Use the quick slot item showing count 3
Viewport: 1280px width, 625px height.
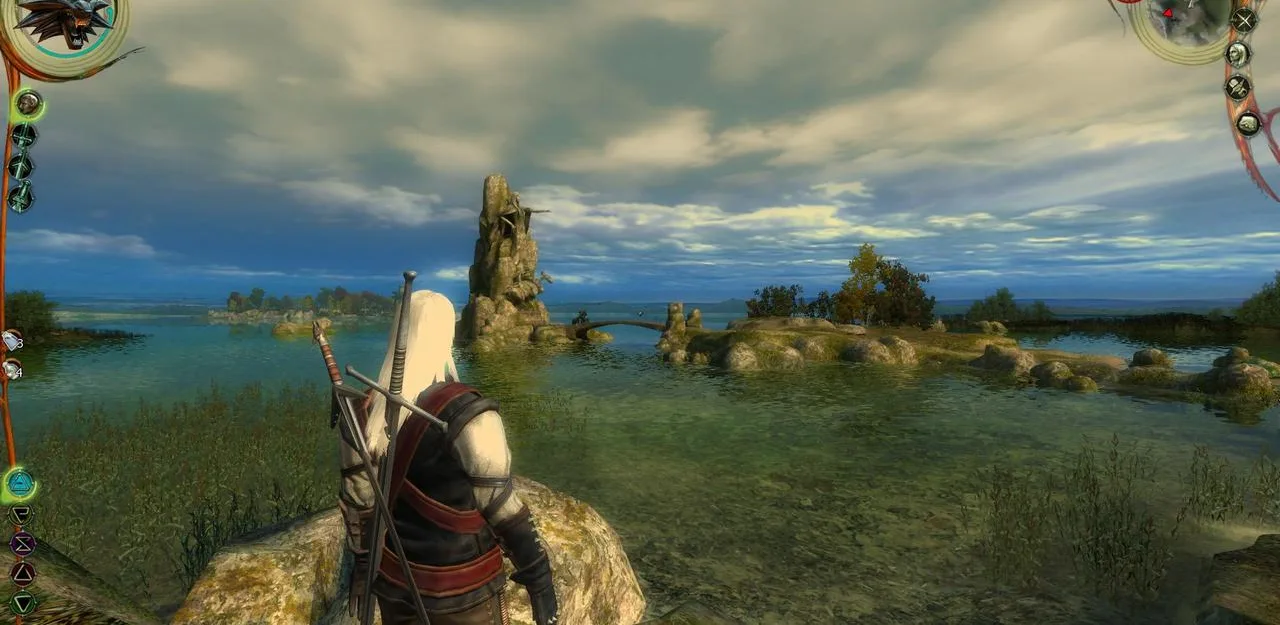pyautogui.click(x=11, y=340)
